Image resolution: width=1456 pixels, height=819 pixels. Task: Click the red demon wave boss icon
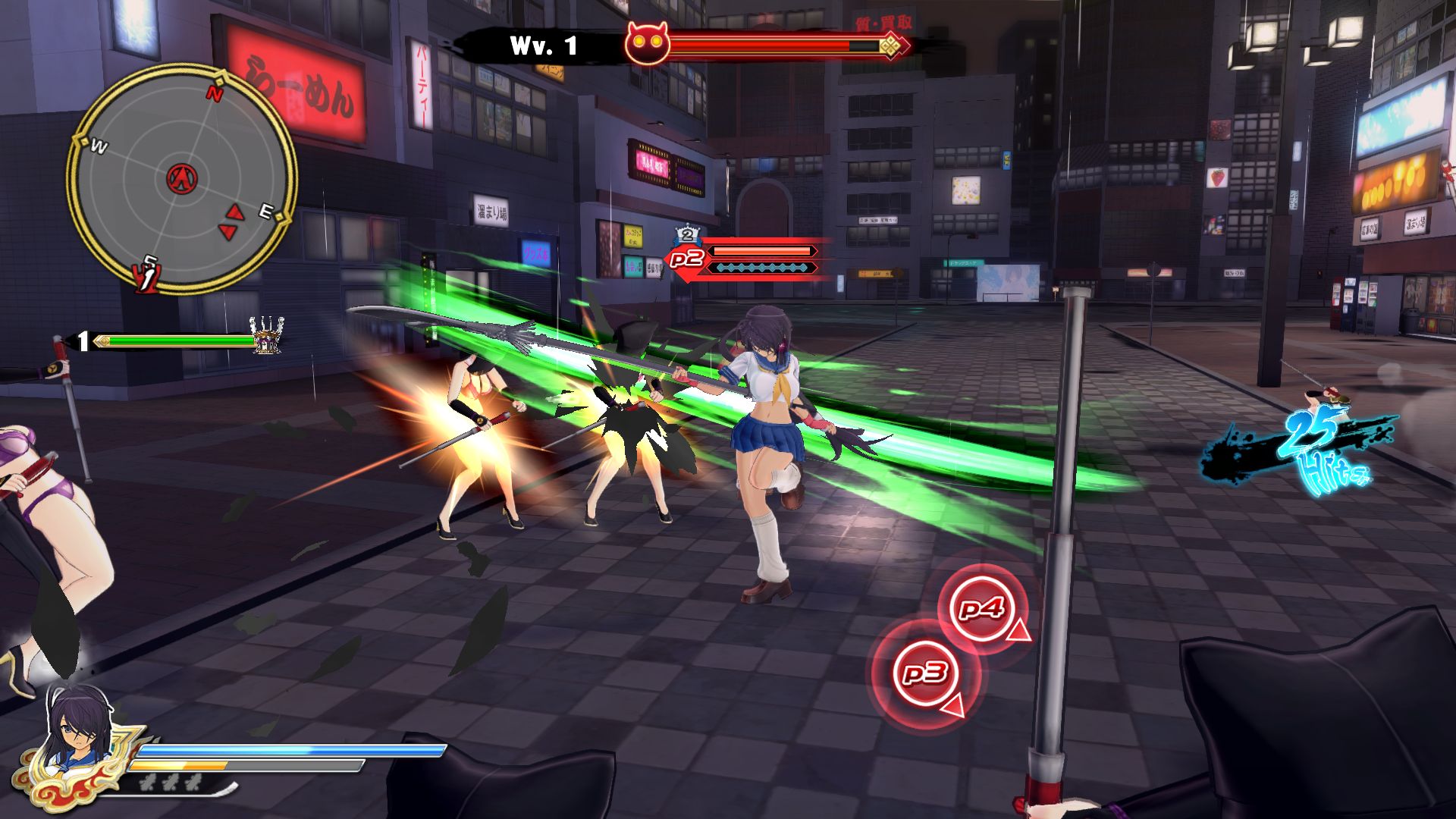(647, 44)
